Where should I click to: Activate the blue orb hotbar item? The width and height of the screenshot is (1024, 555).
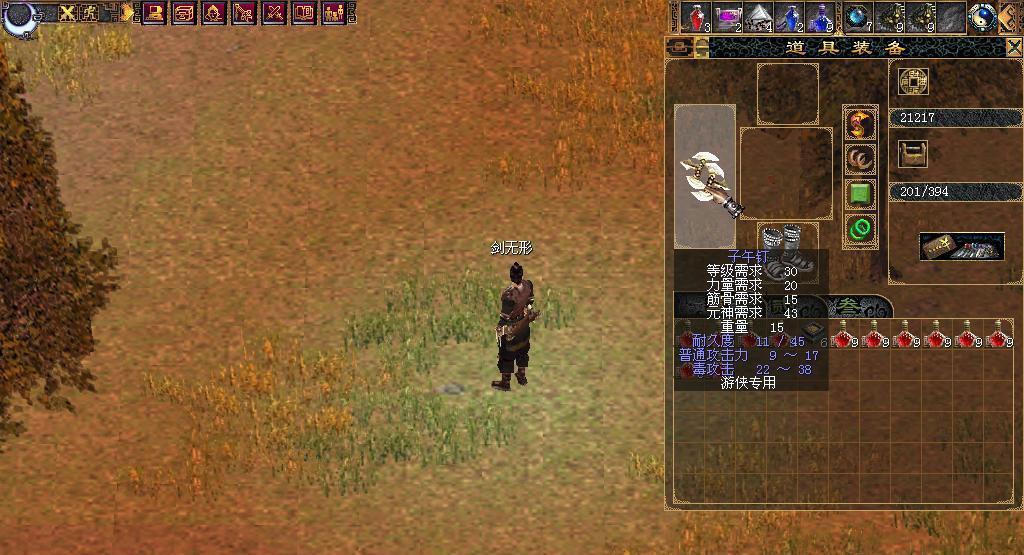857,17
